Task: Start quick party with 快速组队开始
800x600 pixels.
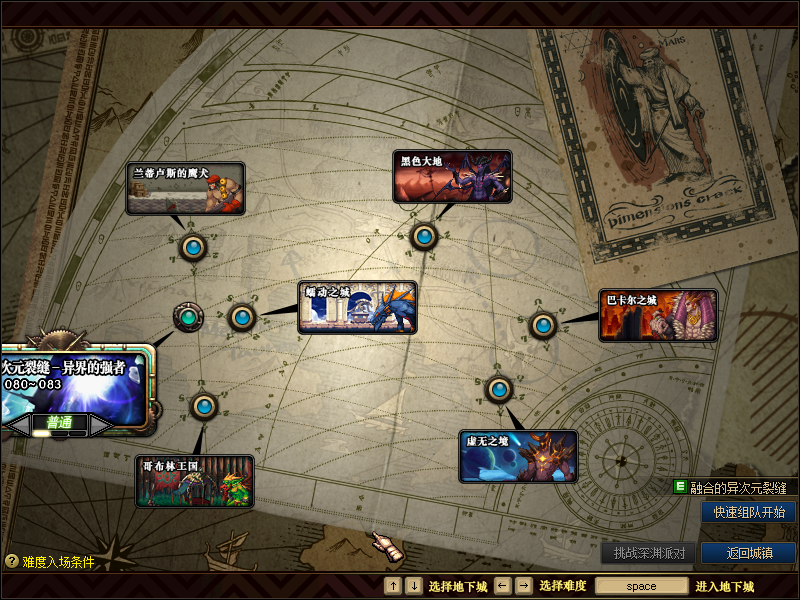Action: 749,512
